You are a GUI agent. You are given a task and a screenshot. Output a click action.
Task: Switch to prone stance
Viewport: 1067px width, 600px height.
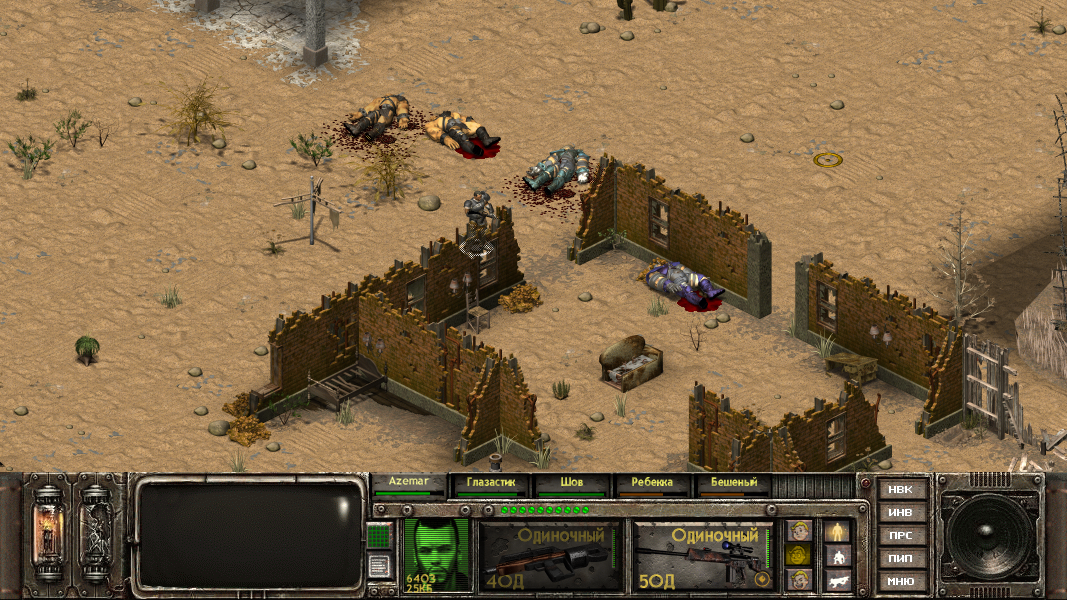point(836,579)
